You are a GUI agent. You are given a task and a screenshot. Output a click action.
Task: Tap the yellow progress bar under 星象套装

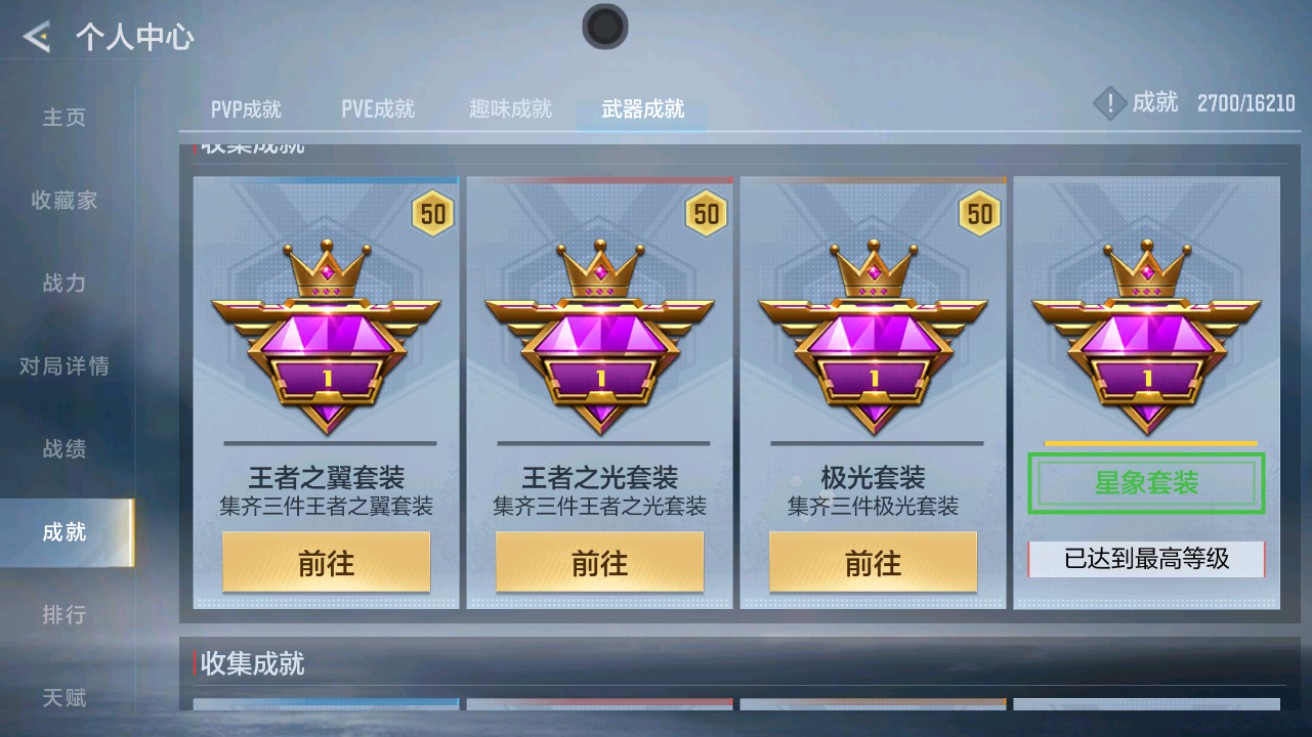tap(1146, 441)
